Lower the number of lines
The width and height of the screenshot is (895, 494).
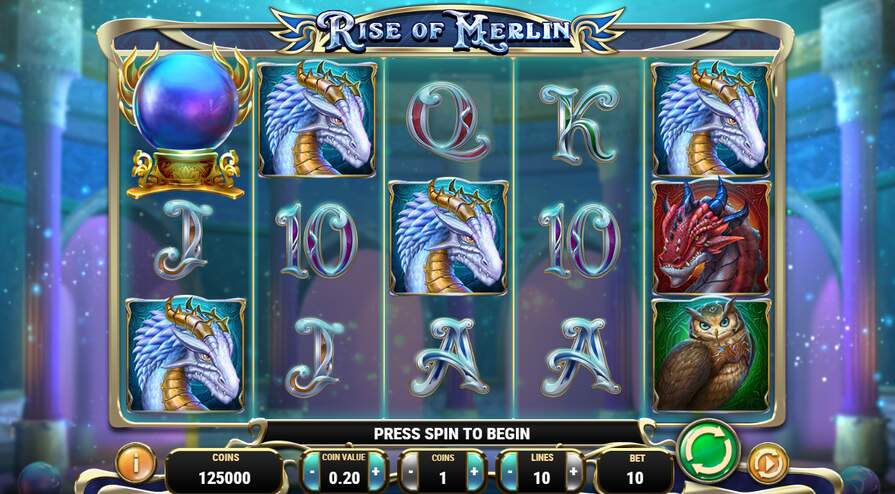tap(509, 470)
